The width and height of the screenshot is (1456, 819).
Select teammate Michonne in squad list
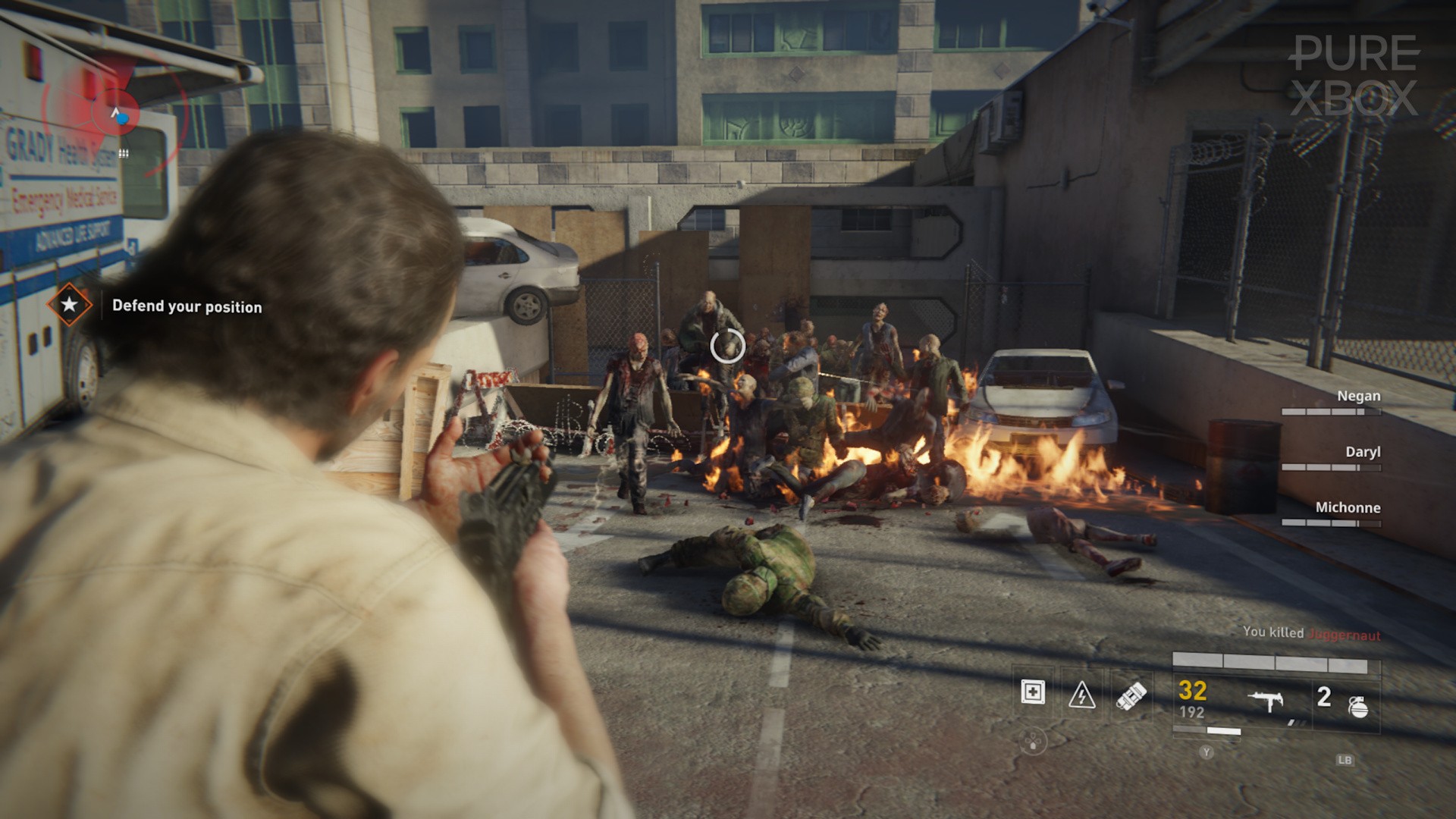click(1348, 508)
